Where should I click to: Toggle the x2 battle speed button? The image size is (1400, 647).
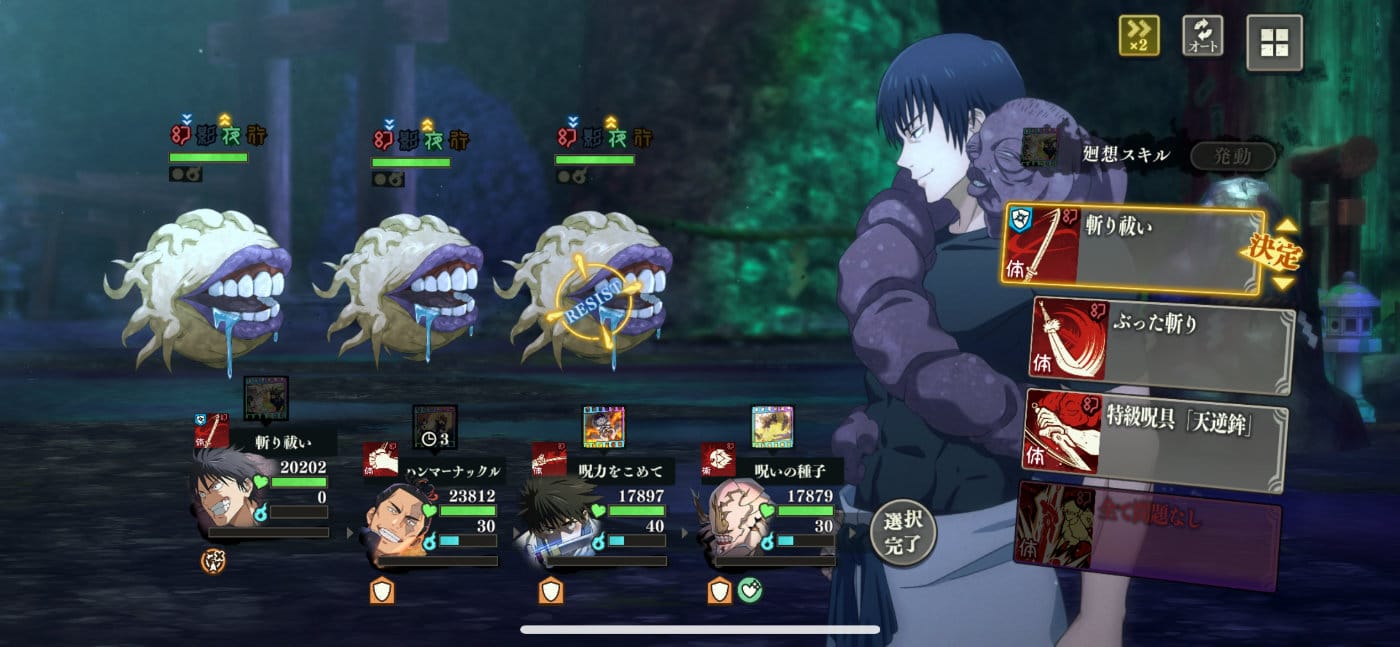pos(1139,37)
